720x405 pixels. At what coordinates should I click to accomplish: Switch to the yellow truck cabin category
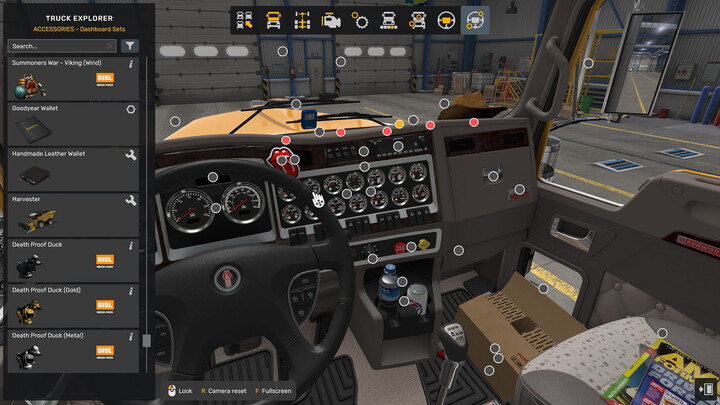[x=274, y=20]
